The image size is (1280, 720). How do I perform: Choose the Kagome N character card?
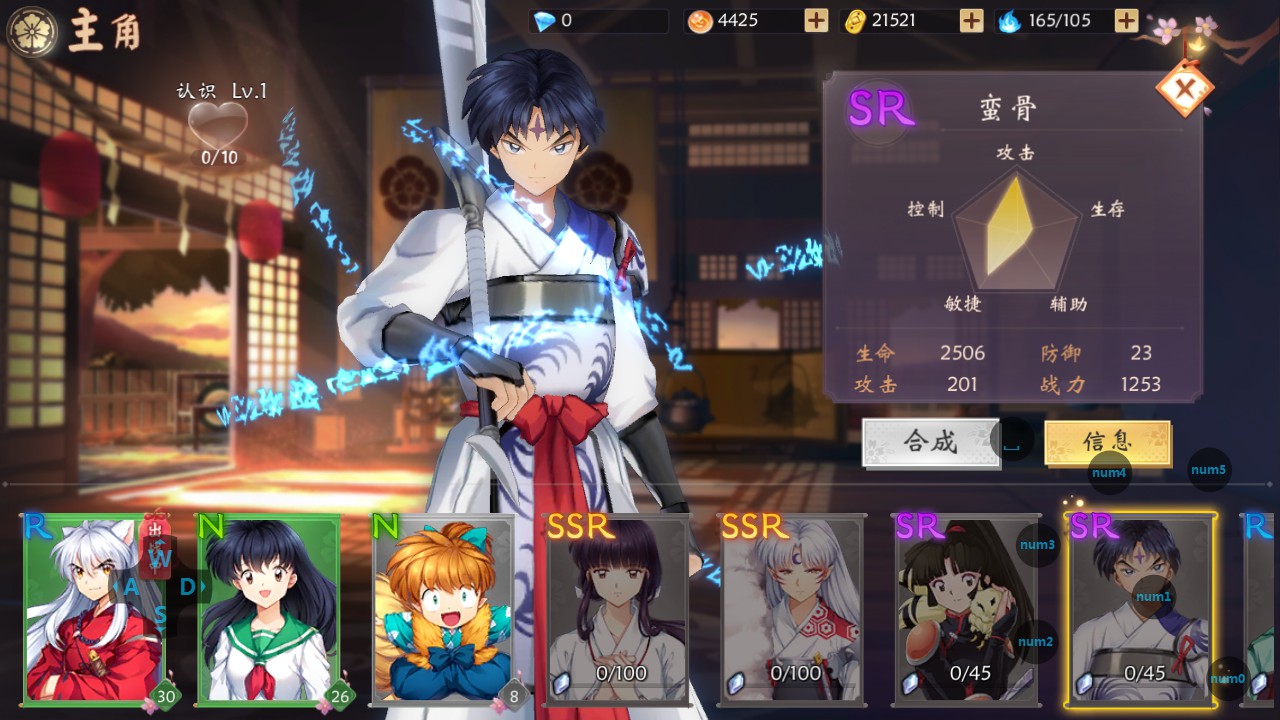tap(268, 610)
